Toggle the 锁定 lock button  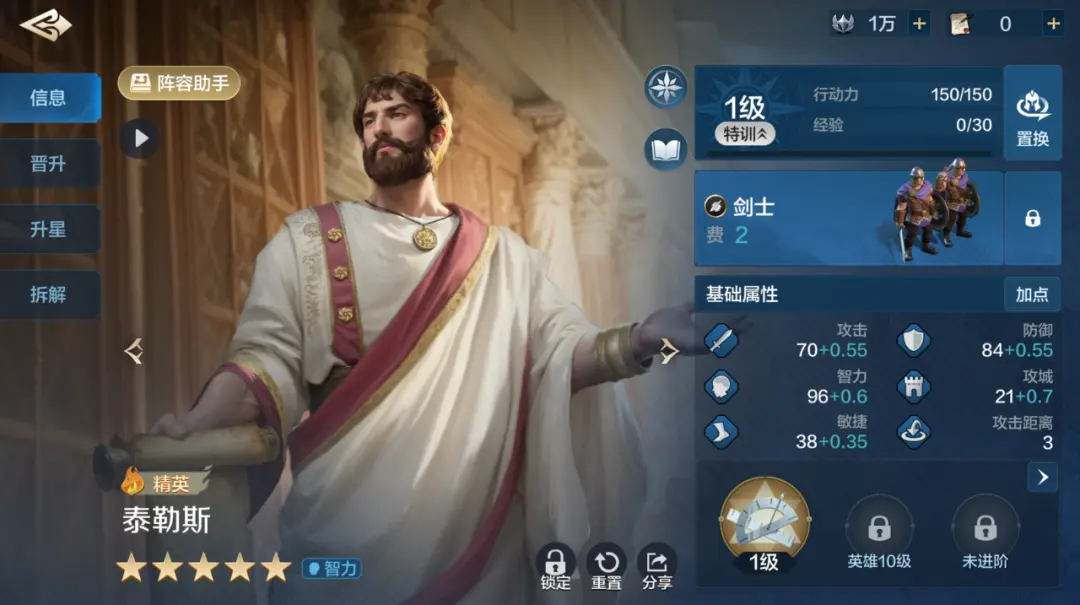(555, 567)
